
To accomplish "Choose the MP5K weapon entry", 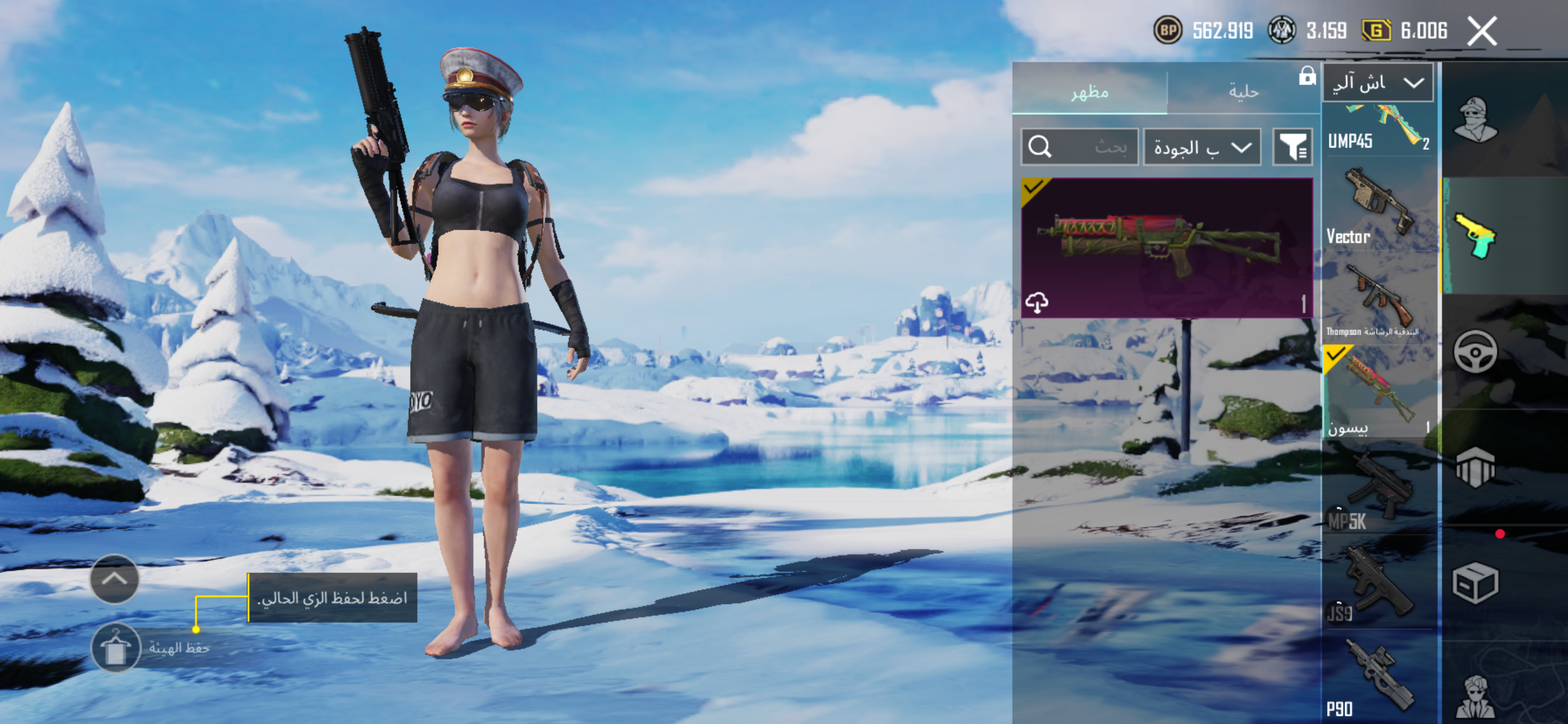I will 1378,488.
